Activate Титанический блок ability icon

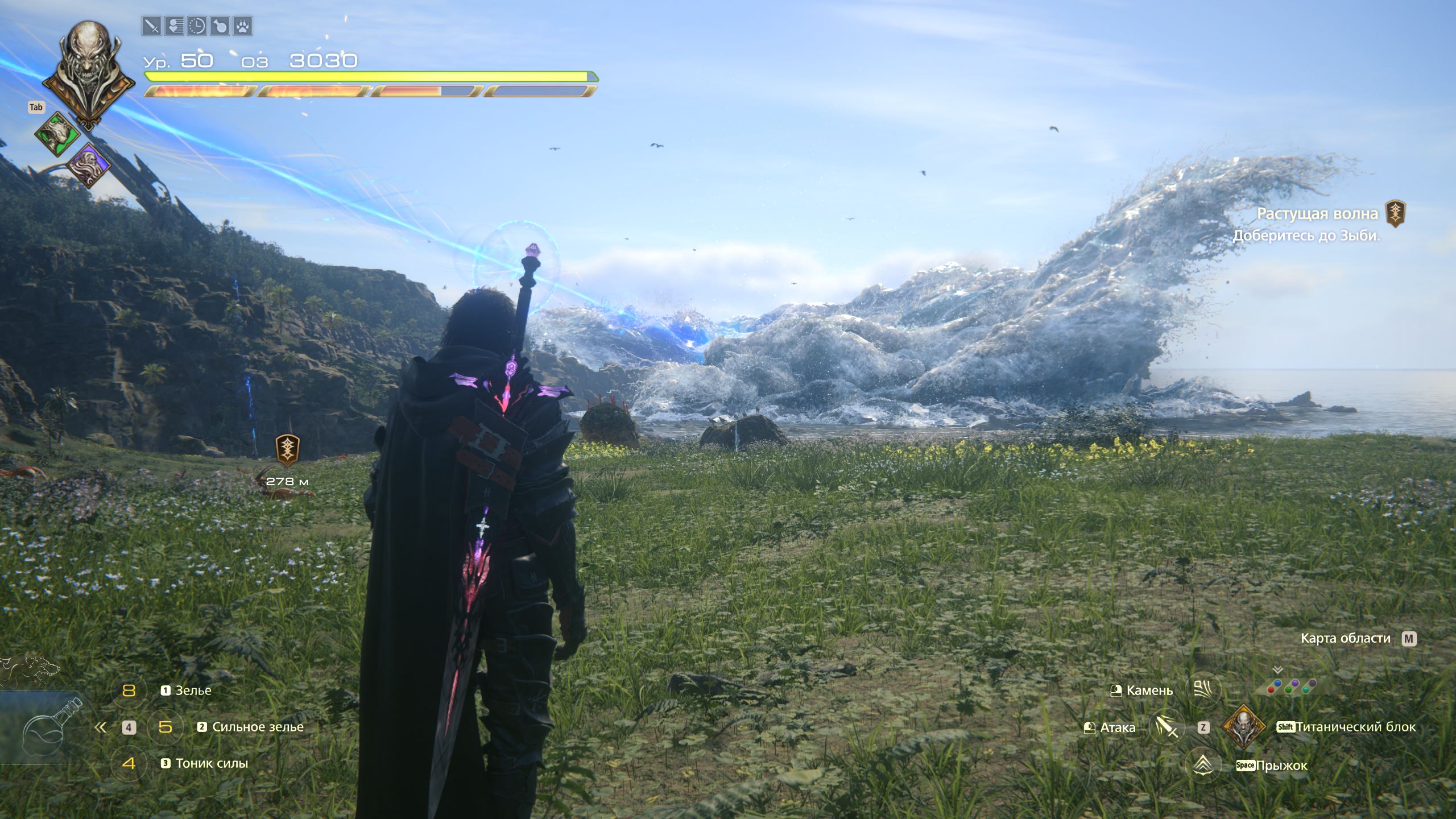1243,727
